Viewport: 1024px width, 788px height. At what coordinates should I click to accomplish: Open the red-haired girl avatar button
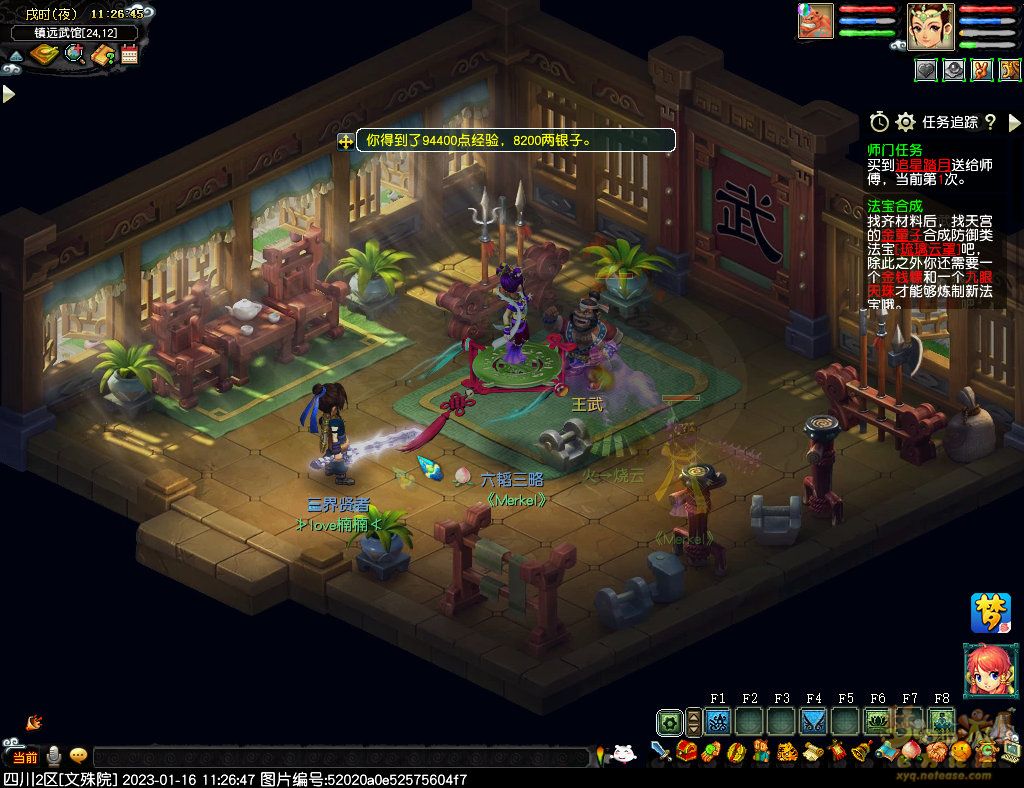point(986,670)
